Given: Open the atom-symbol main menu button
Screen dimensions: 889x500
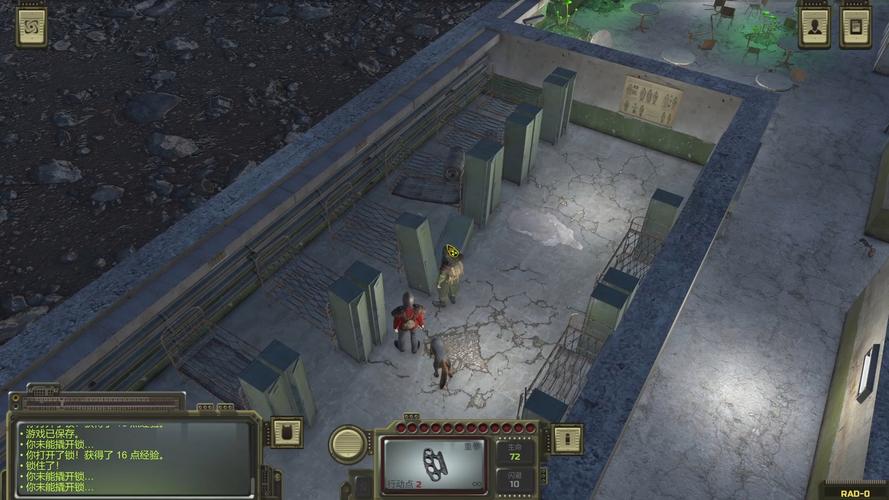Looking at the screenshot, I should 31,27.
